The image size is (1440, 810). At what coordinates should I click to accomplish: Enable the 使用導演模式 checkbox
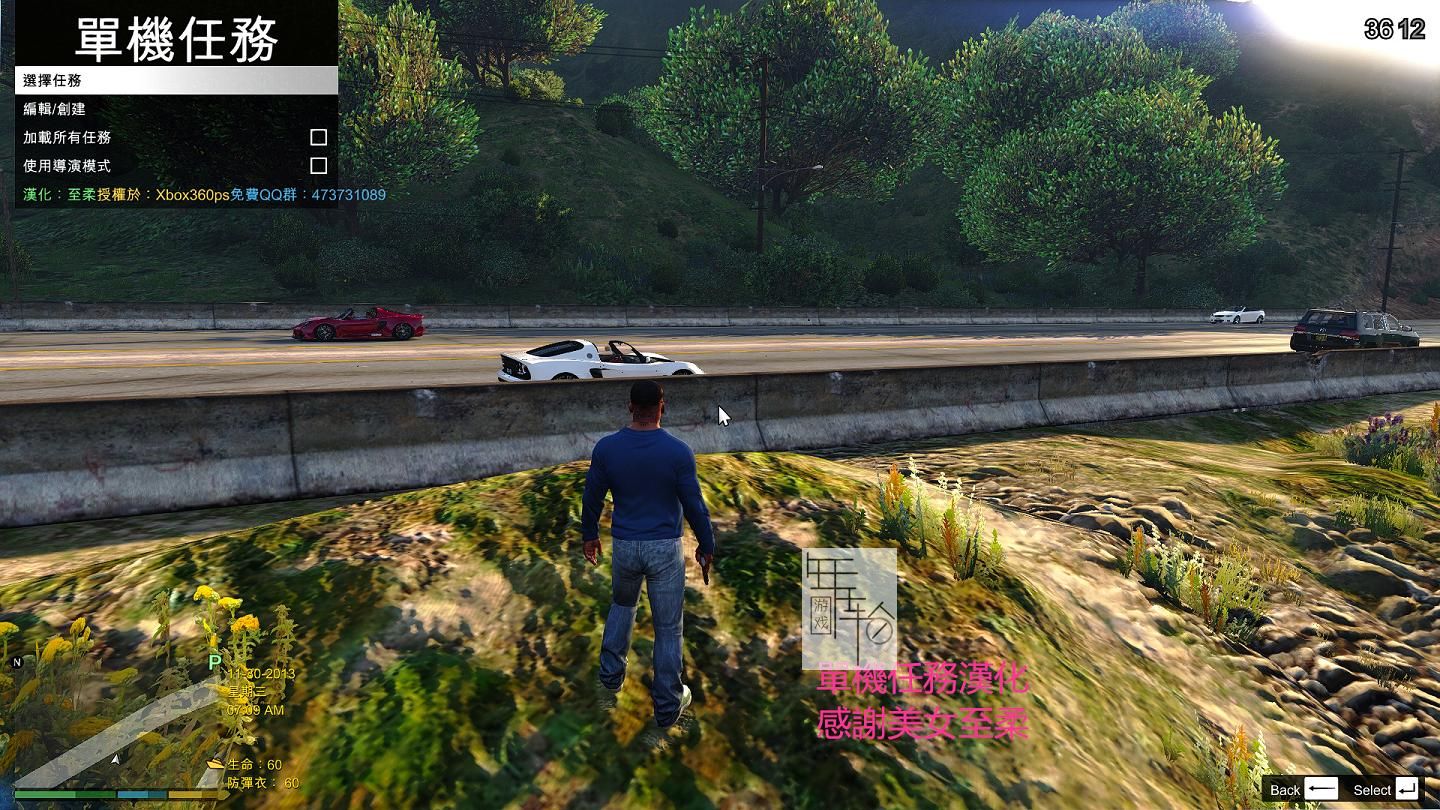click(x=318, y=165)
